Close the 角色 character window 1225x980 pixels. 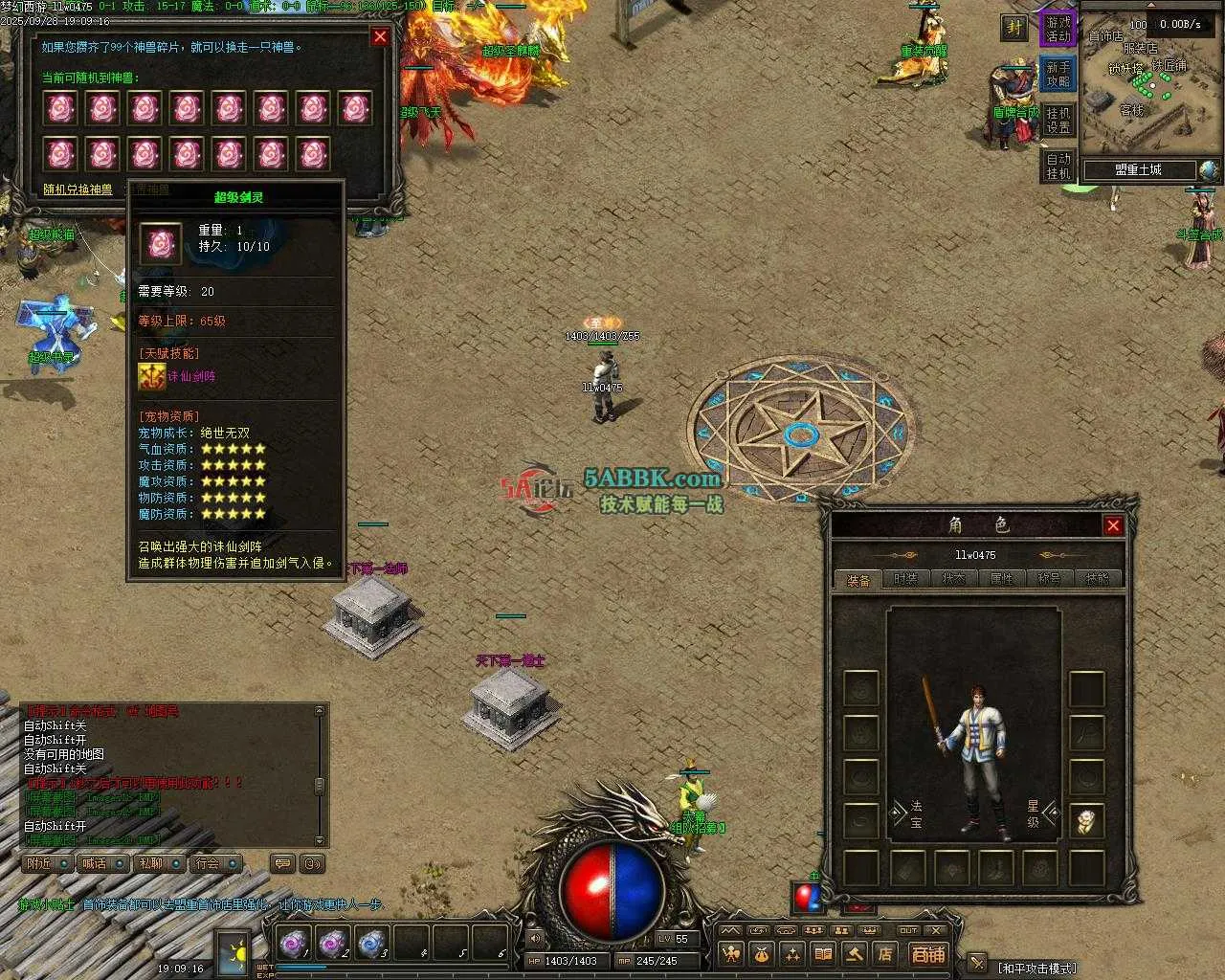tap(1113, 524)
